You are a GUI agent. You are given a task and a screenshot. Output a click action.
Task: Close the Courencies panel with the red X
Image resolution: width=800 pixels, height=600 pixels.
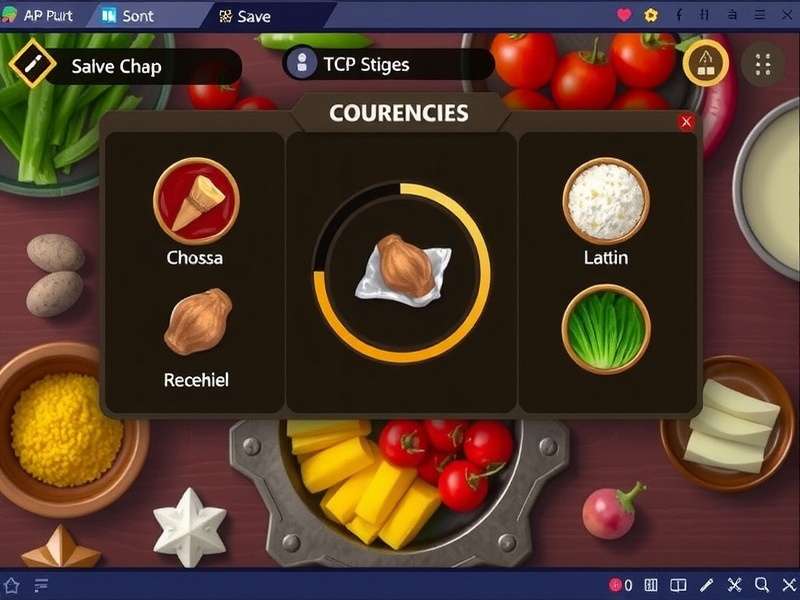pyautogui.click(x=686, y=122)
